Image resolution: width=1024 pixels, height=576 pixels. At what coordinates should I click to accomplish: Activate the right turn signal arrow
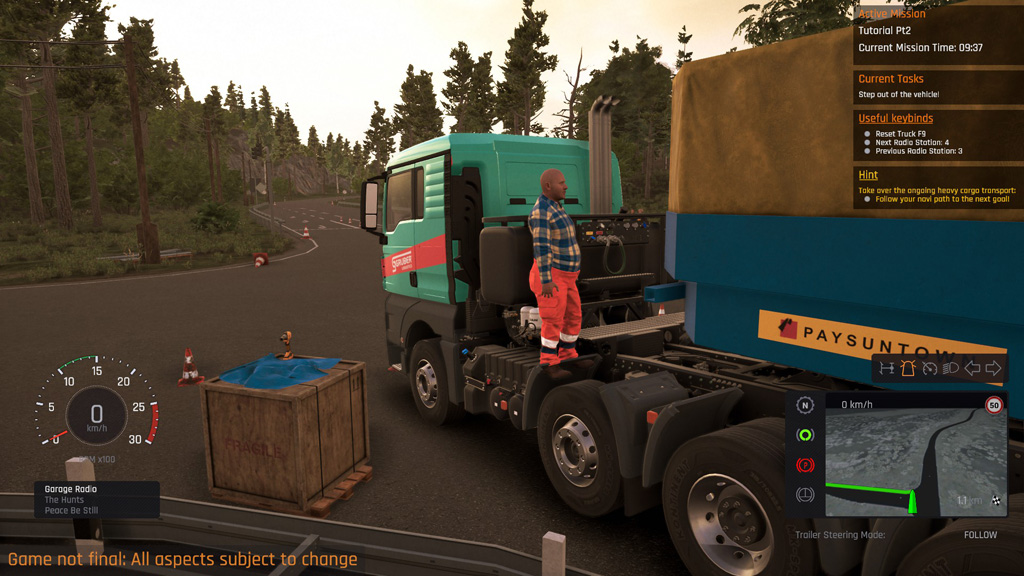(993, 368)
